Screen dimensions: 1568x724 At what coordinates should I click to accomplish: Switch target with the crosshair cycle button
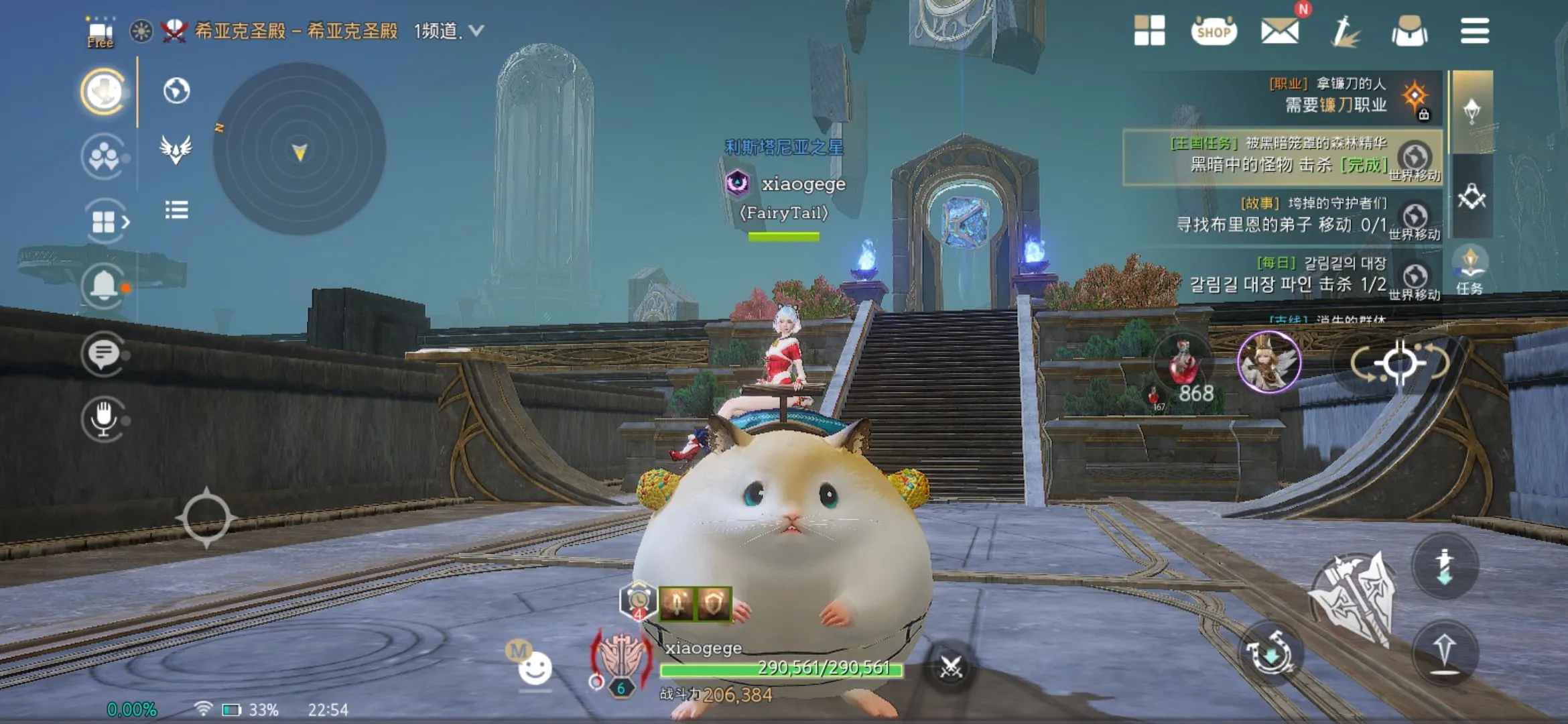tap(1399, 363)
